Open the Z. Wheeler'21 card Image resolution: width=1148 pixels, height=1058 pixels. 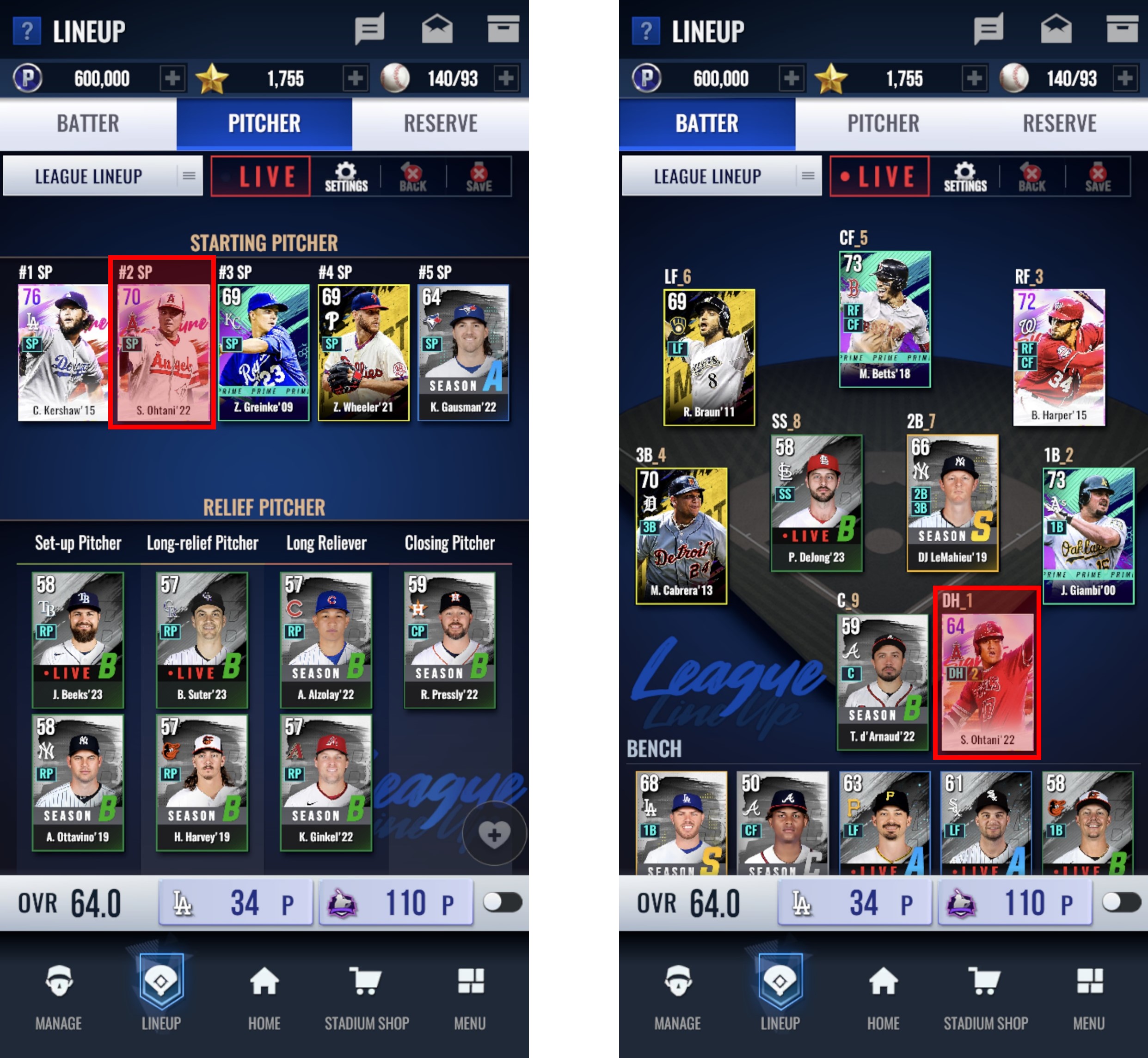coord(363,352)
